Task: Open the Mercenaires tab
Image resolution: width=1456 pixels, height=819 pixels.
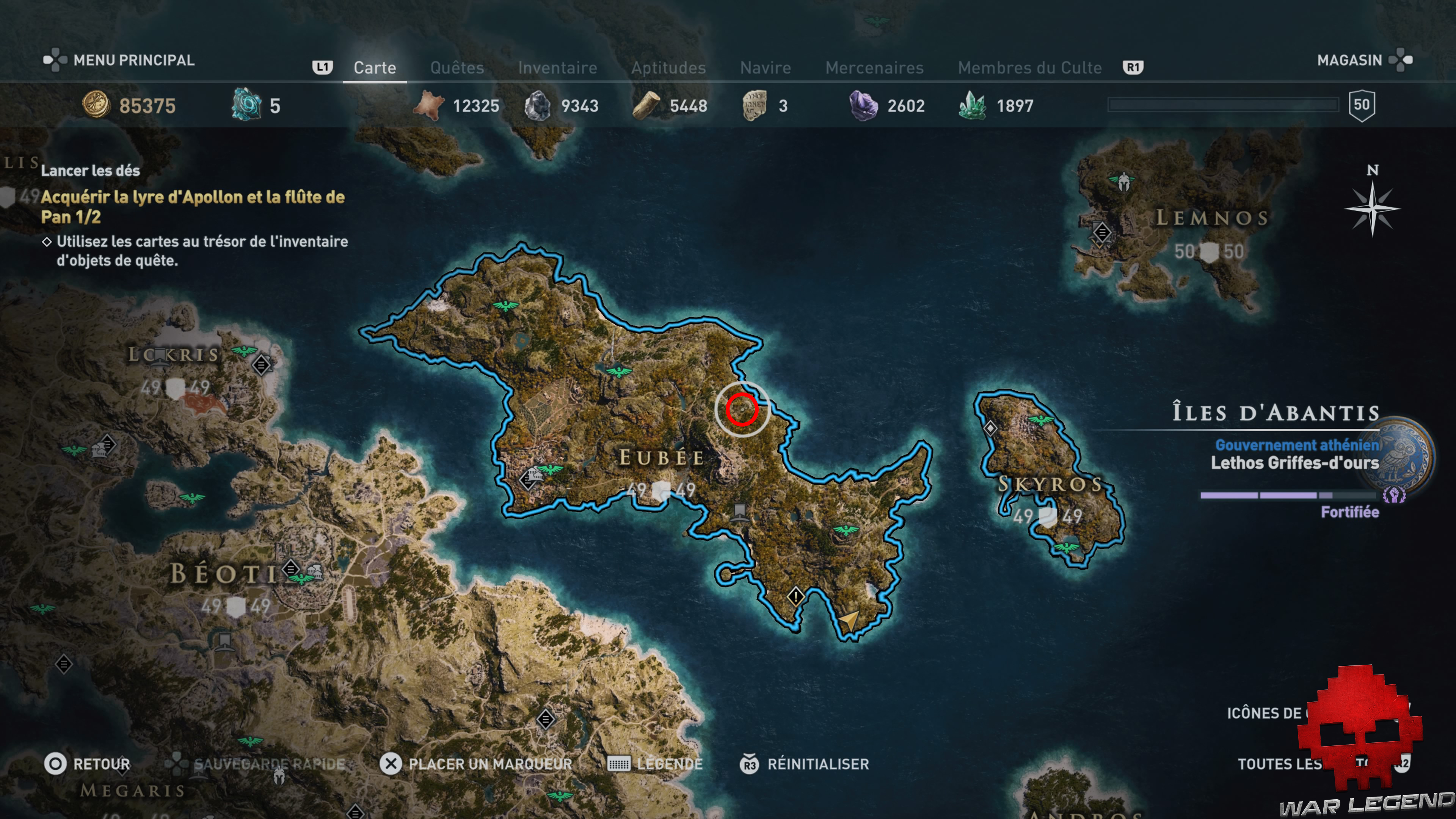Action: (x=874, y=68)
